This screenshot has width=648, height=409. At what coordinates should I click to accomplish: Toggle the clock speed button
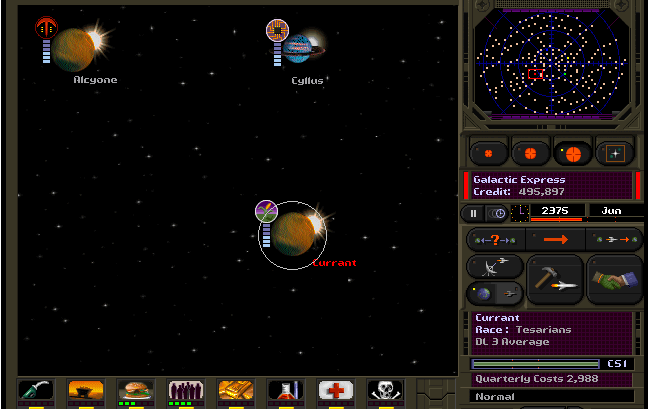pyautogui.click(x=496, y=213)
